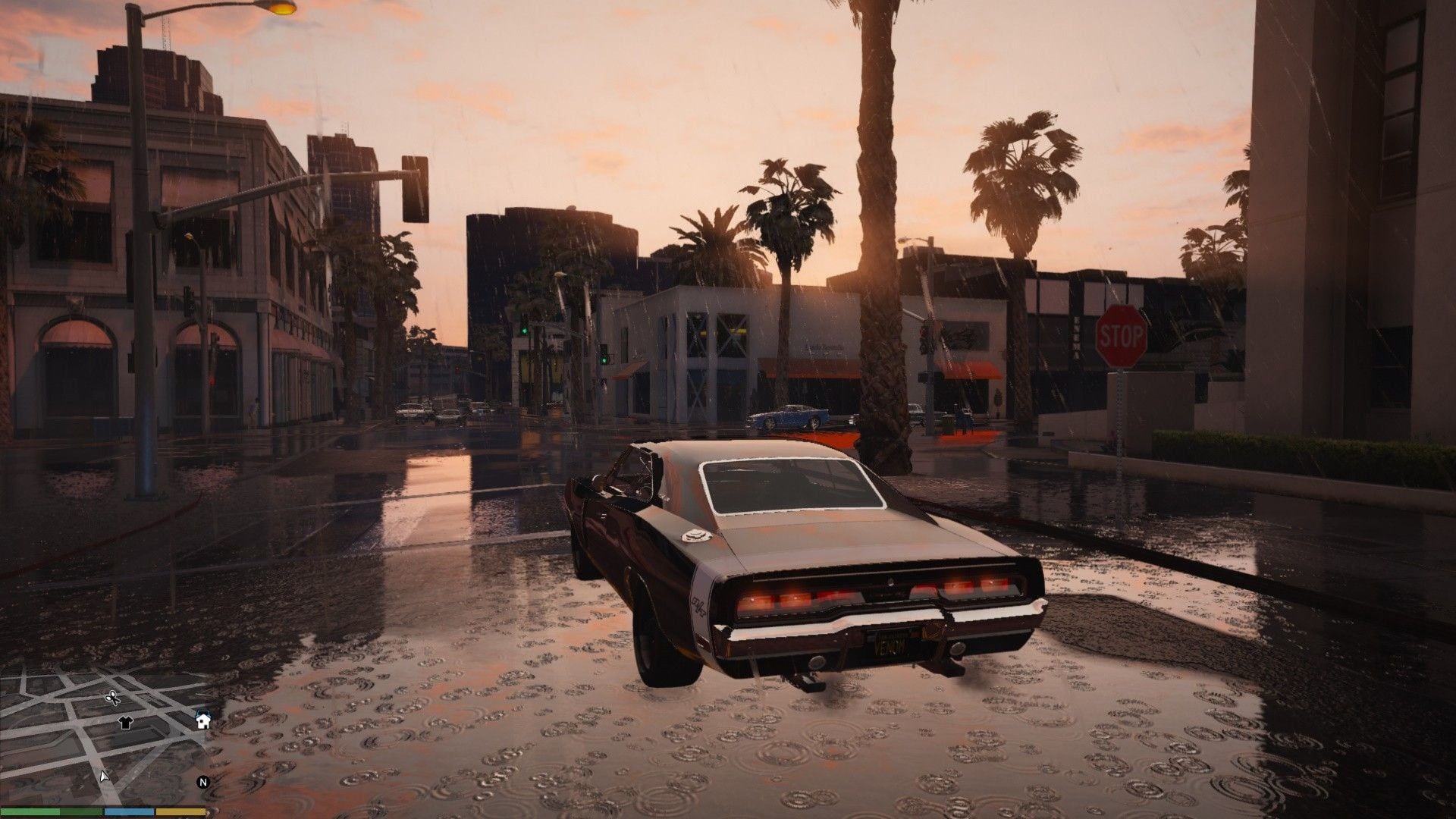
Task: Select the scissors barber shop blip
Action: (x=111, y=698)
